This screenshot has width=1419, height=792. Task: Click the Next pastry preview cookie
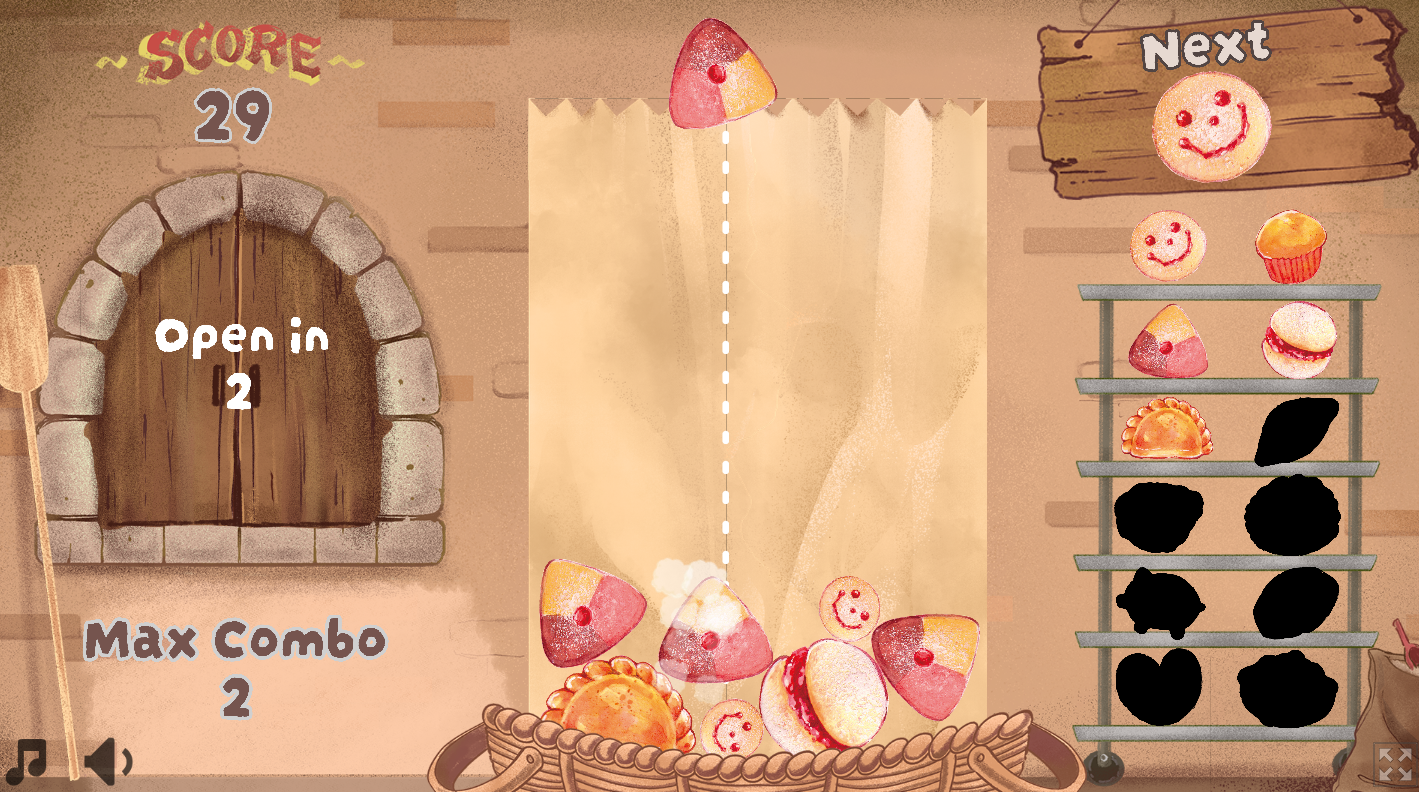point(1210,125)
